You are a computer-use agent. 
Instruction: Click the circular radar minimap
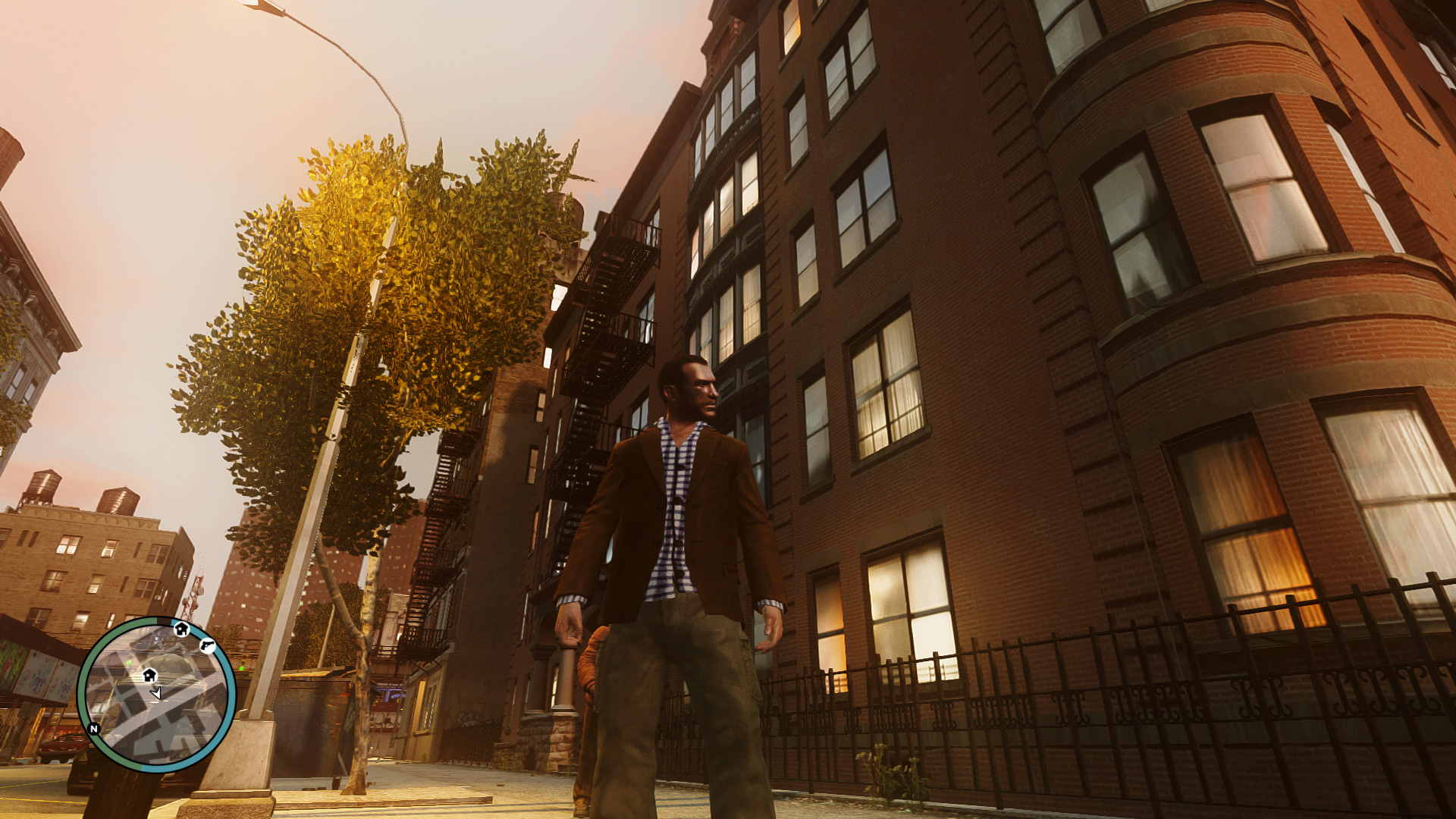[x=156, y=695]
